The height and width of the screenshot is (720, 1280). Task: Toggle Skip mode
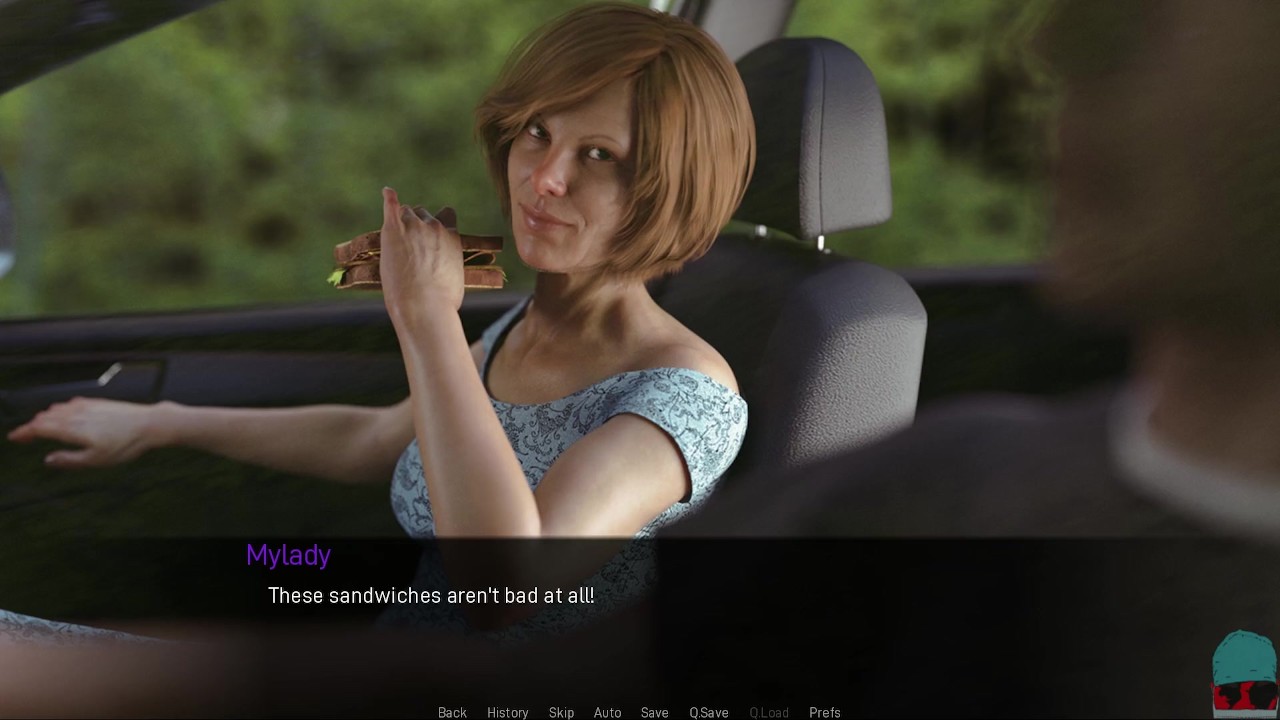(561, 712)
